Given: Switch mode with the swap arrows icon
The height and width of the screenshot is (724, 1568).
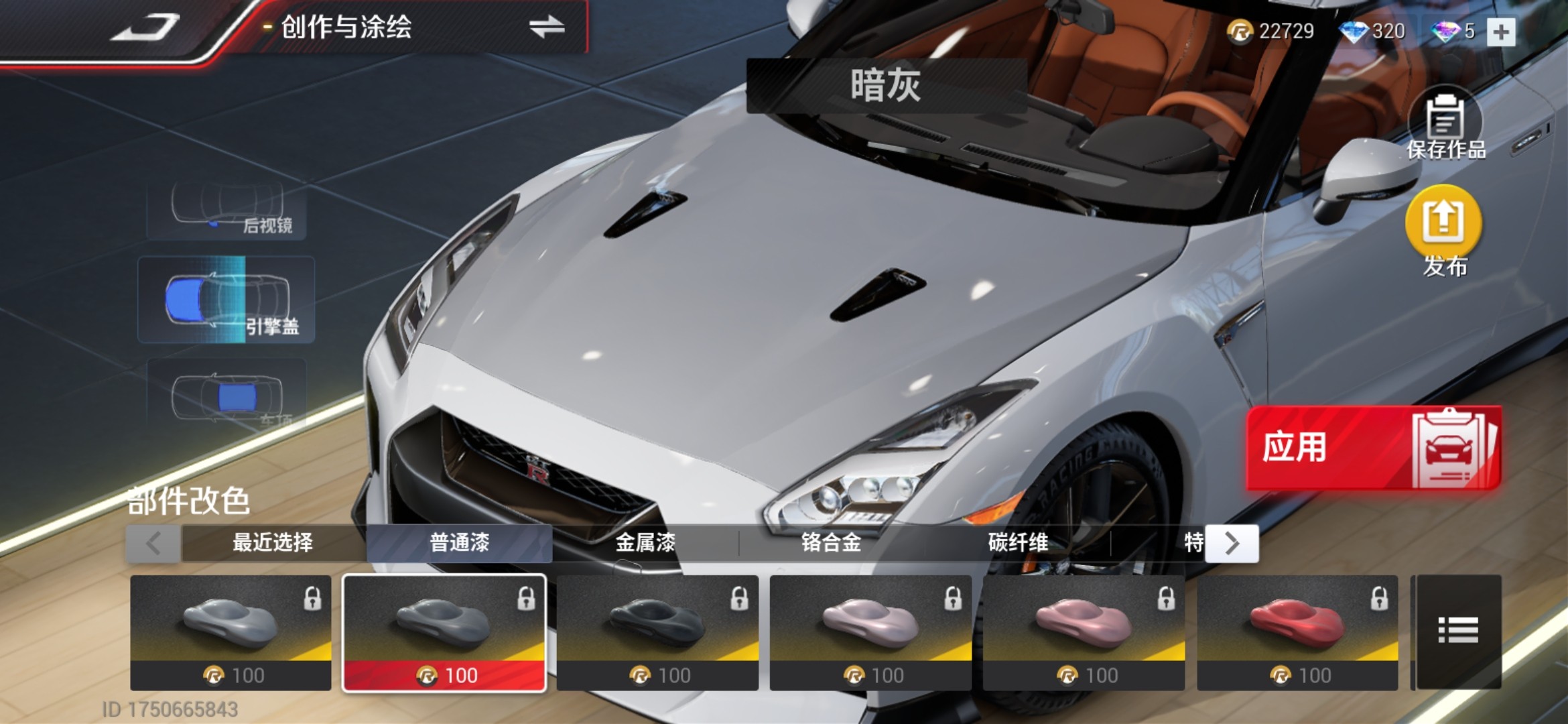Looking at the screenshot, I should point(546,27).
